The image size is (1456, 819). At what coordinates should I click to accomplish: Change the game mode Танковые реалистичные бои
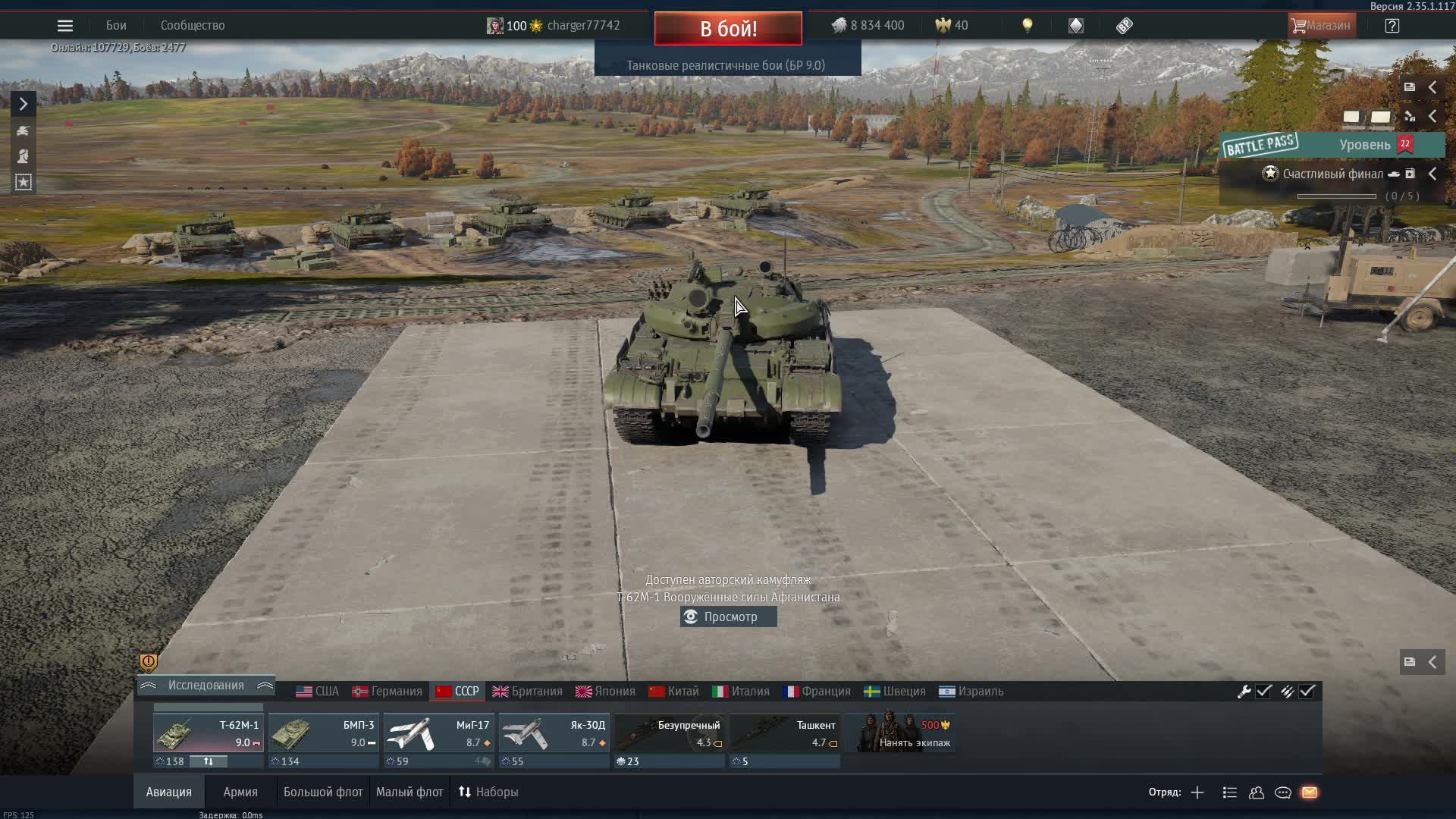click(x=726, y=66)
